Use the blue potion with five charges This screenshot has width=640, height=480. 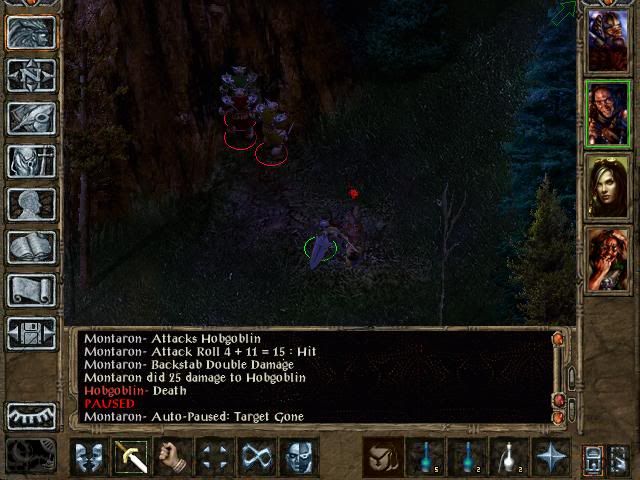pyautogui.click(x=424, y=457)
